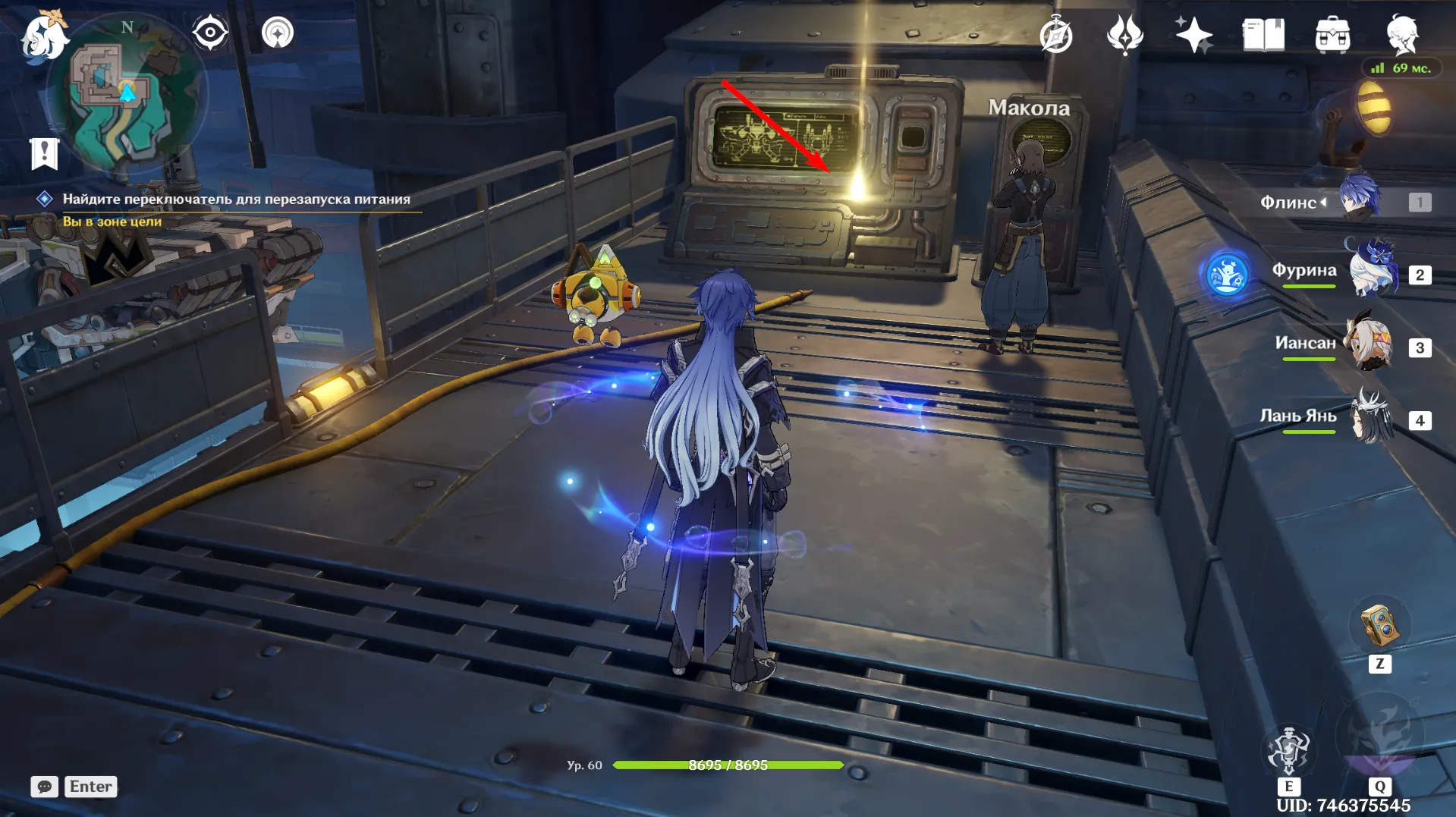Toggle elemental sight eye icon
The height and width of the screenshot is (817, 1456).
point(210,33)
